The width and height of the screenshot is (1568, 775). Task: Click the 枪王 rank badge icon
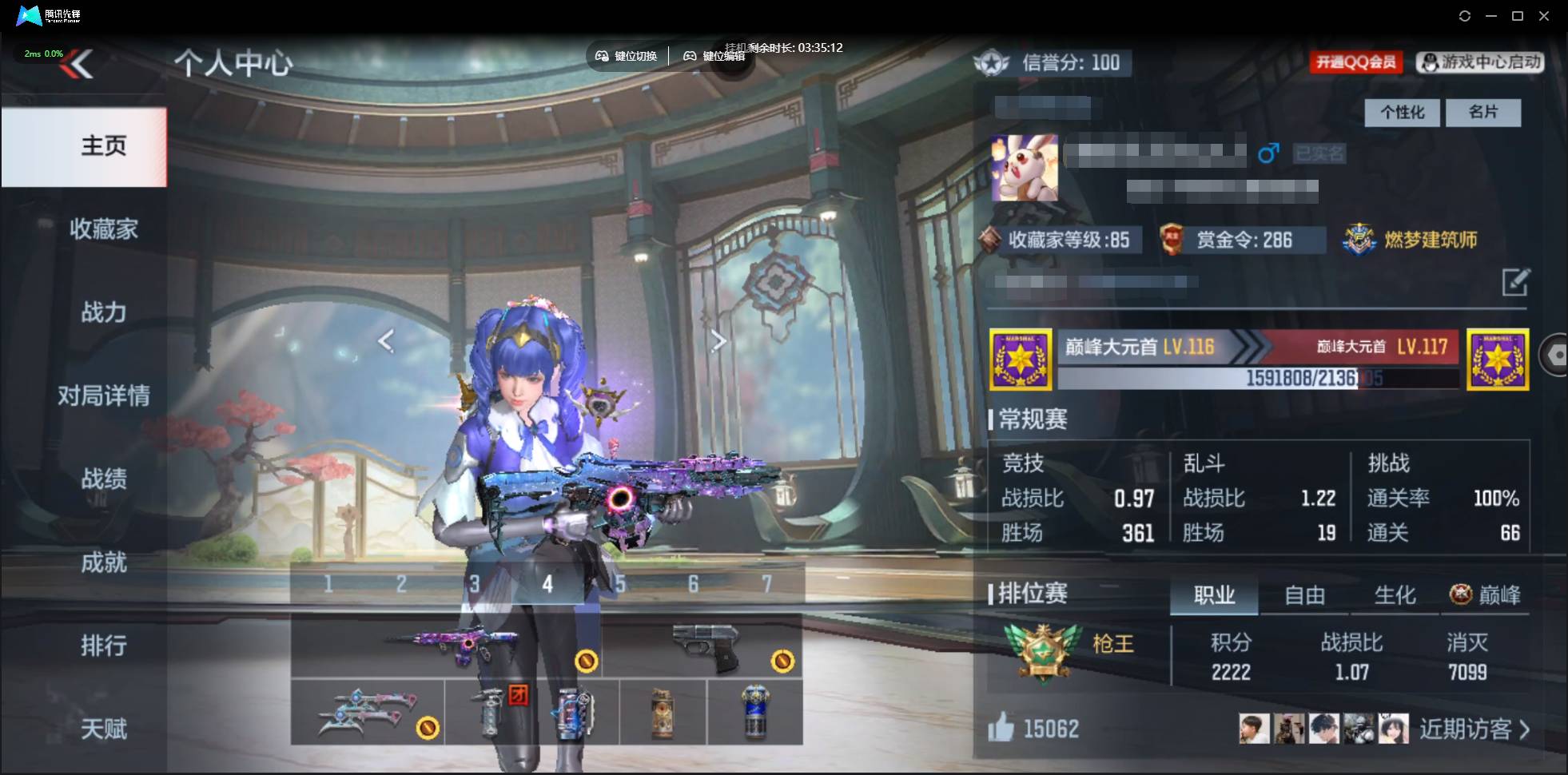pos(1043,651)
